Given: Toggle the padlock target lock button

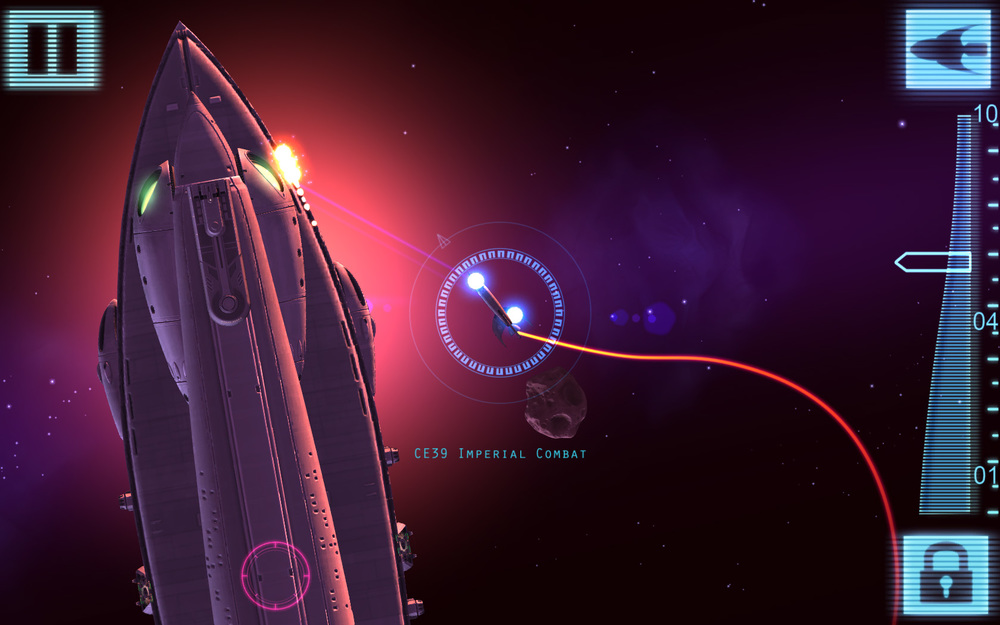Looking at the screenshot, I should pos(946,574).
